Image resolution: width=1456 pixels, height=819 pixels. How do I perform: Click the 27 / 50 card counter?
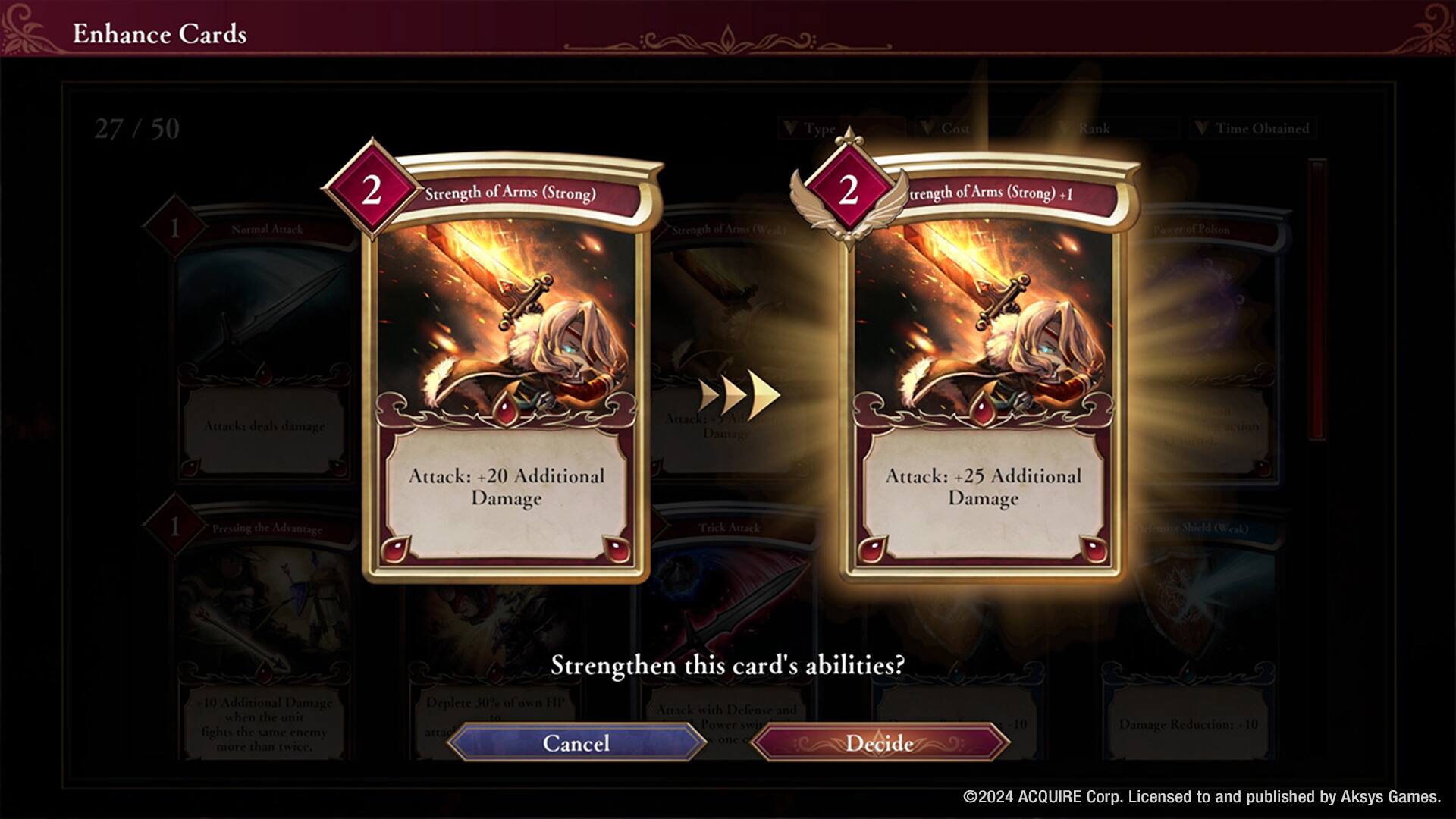135,127
